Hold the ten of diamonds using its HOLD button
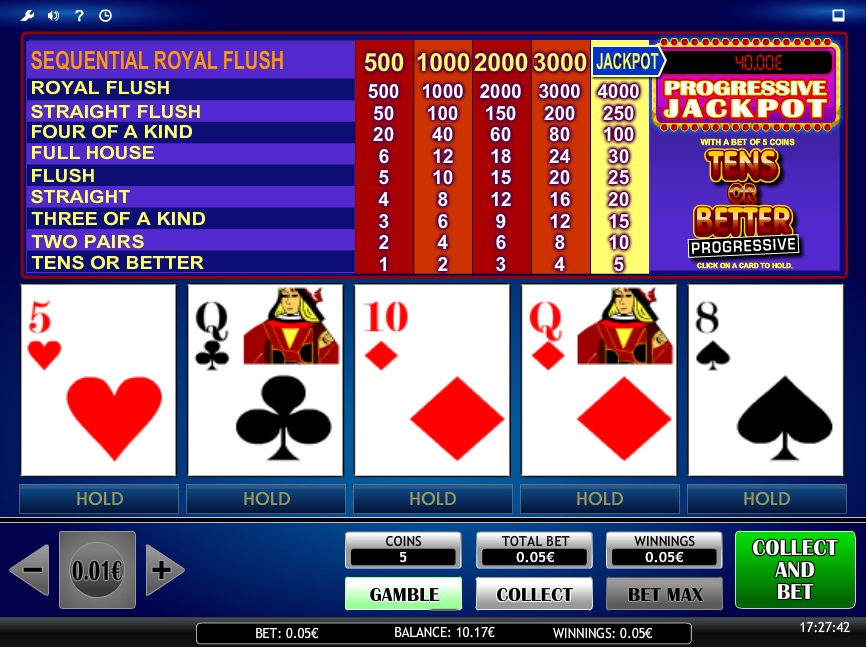The image size is (866, 647). 432,498
